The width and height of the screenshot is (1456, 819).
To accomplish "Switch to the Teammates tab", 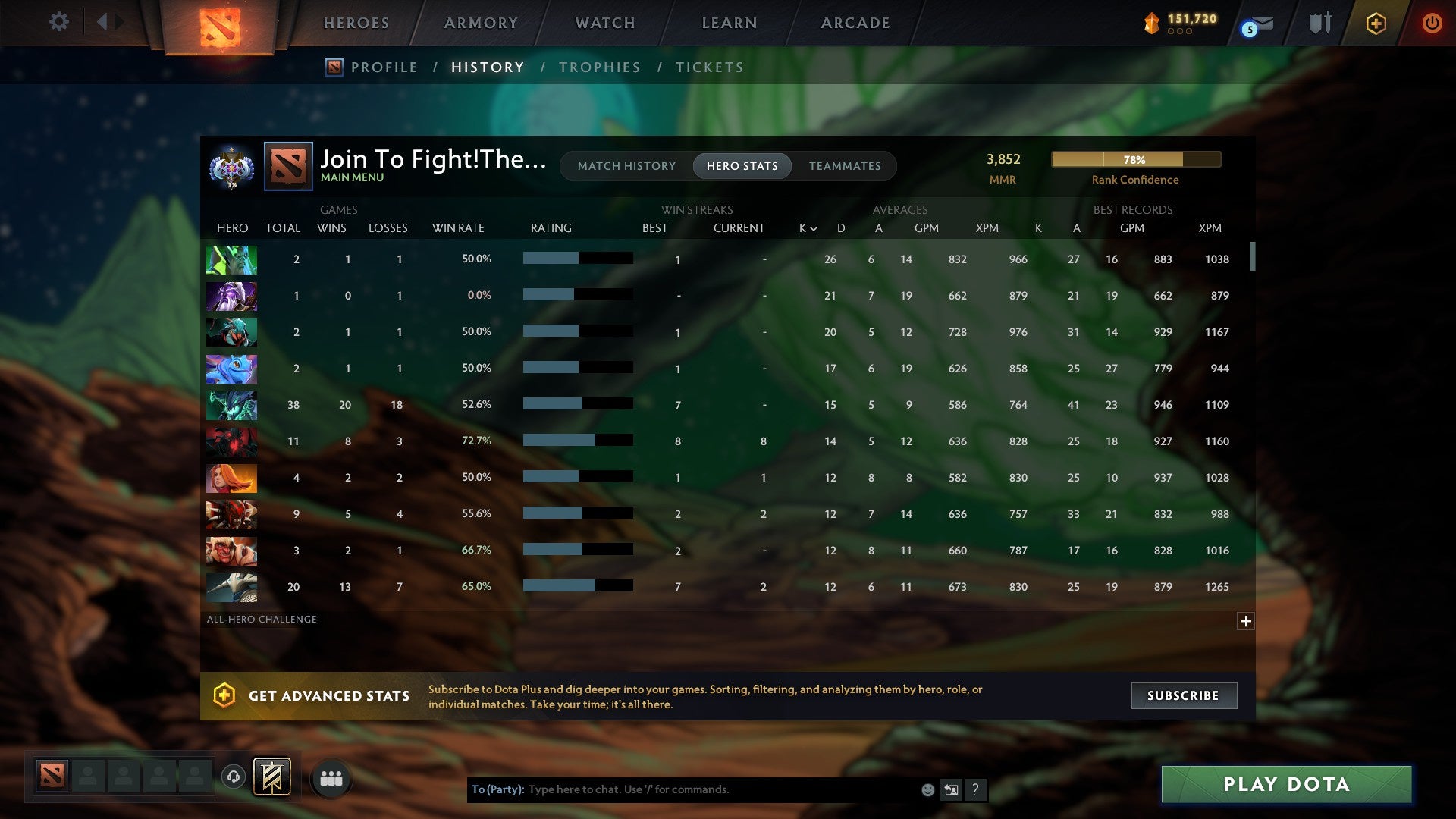I will [845, 165].
